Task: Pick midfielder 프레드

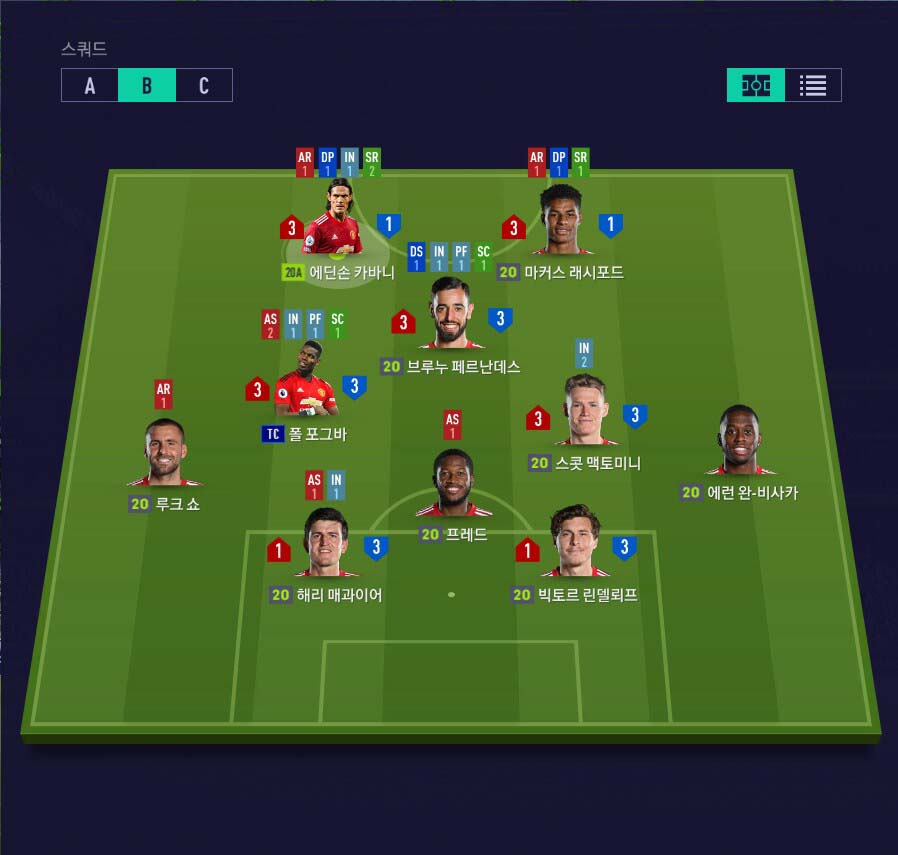Action: point(453,485)
